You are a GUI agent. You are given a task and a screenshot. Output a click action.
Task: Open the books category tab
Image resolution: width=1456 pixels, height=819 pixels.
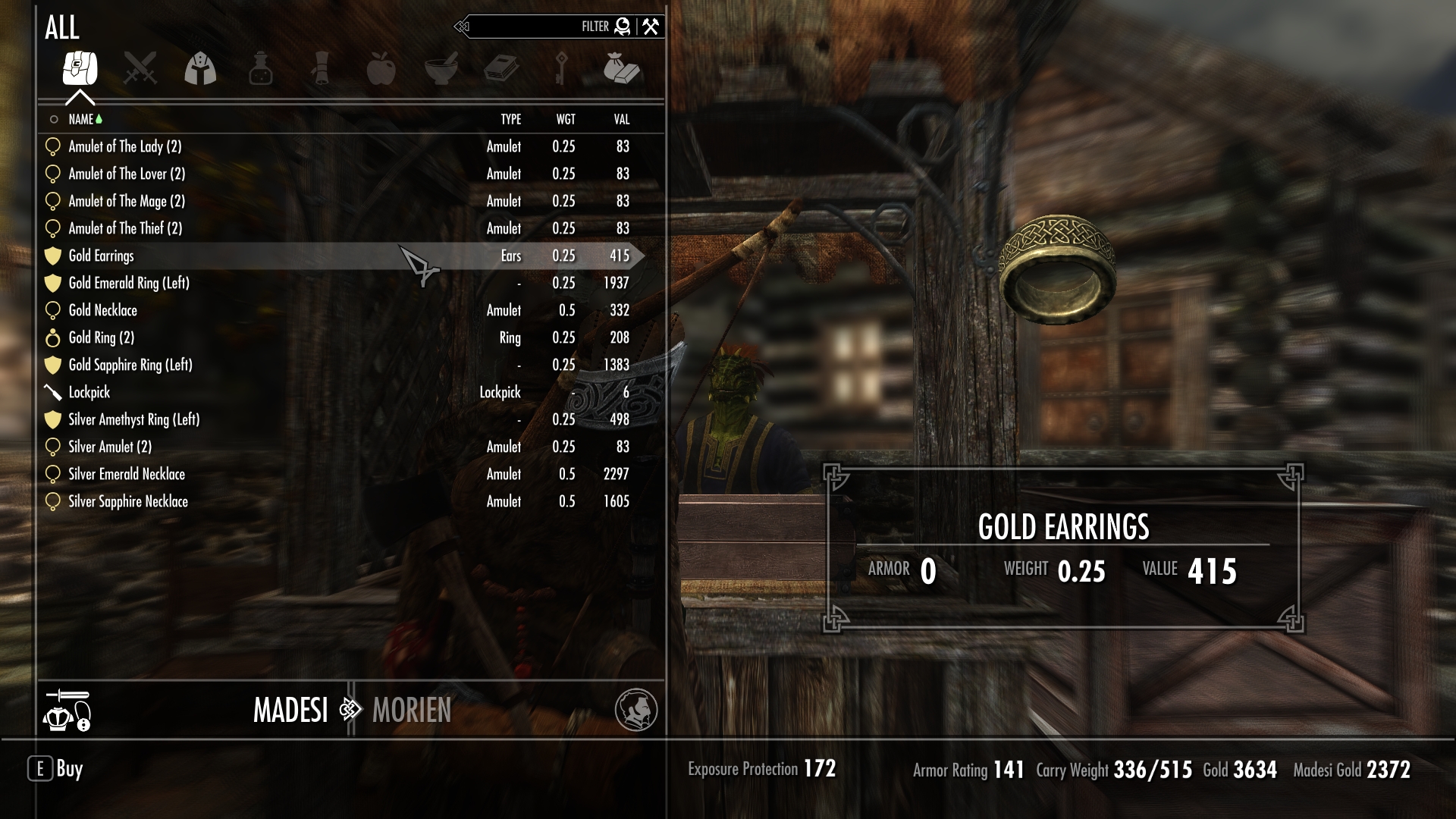pyautogui.click(x=501, y=68)
